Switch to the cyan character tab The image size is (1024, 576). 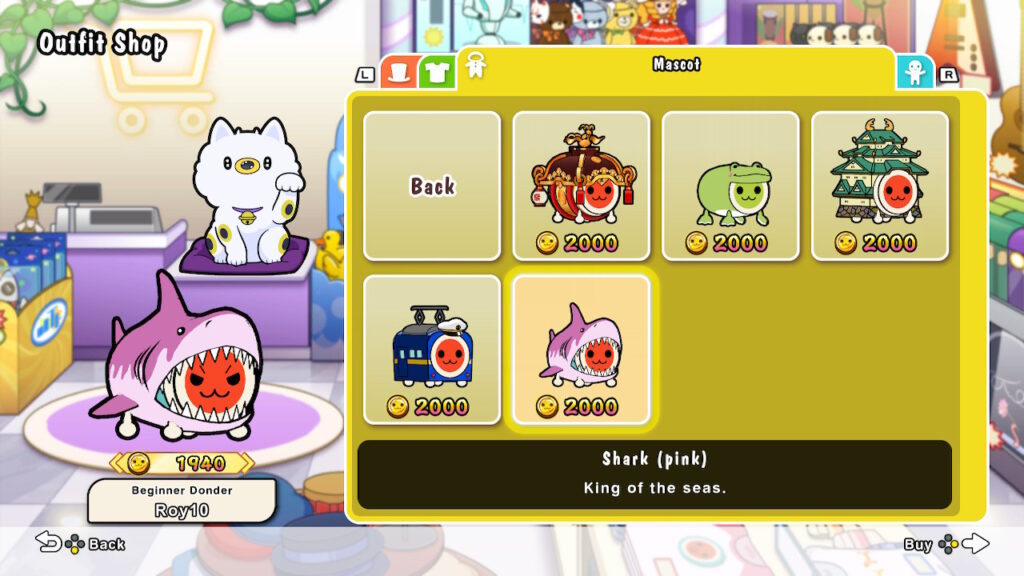pyautogui.click(x=914, y=72)
